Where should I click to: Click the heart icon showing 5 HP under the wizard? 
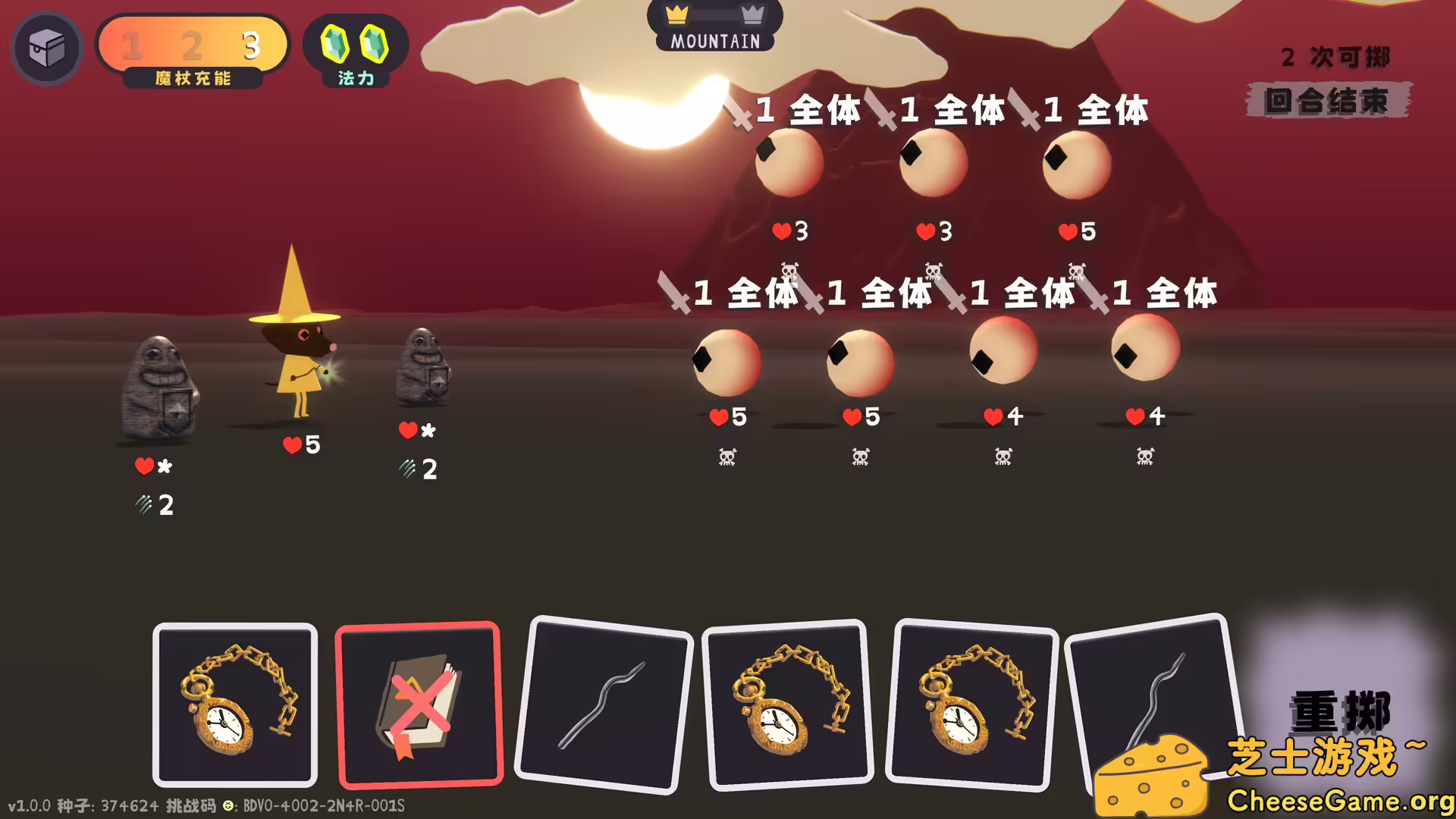(292, 445)
